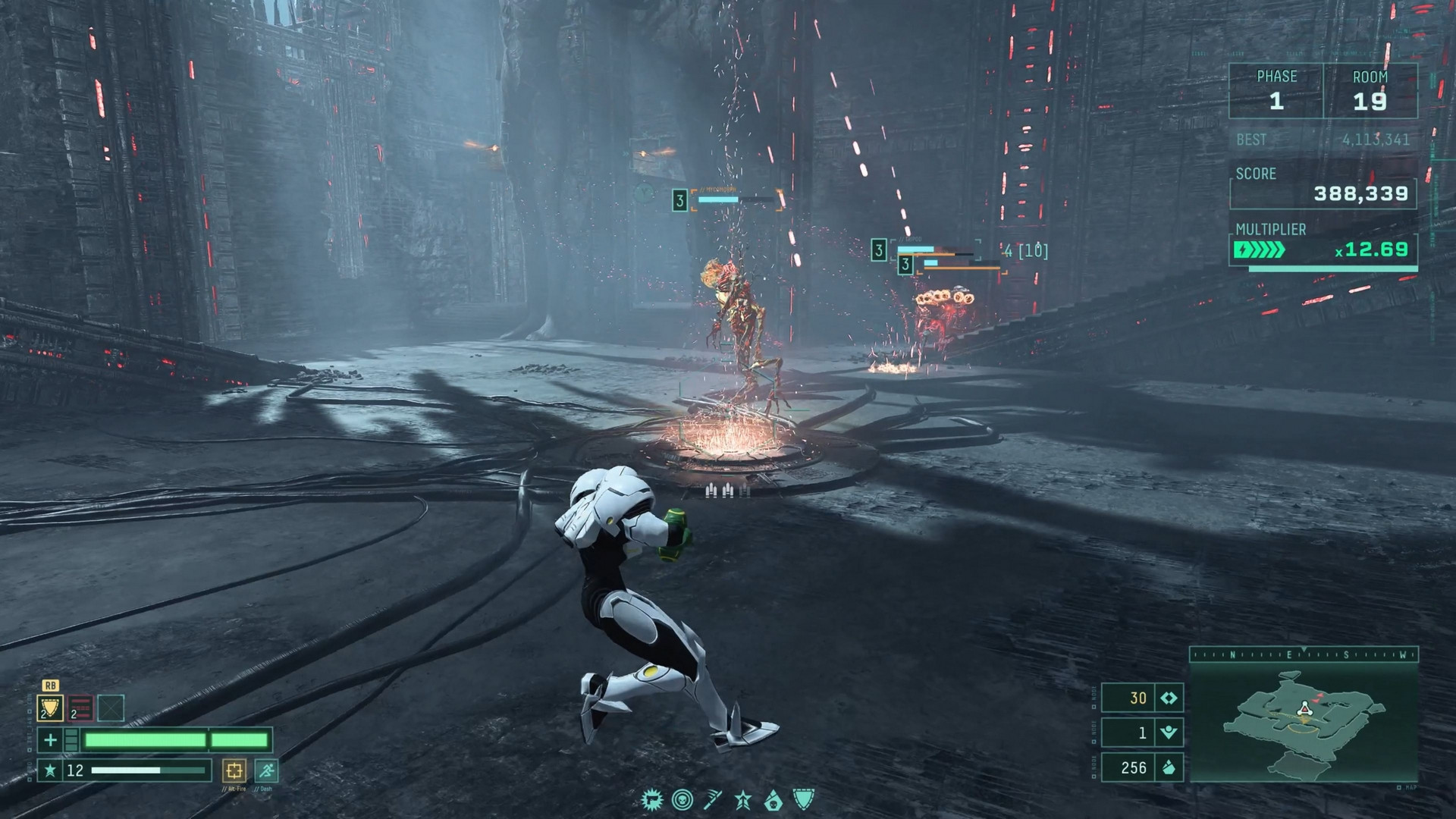Viewport: 1456px width, 819px height.
Task: Select the Alt-Fire crosshair icon
Action: [234, 771]
